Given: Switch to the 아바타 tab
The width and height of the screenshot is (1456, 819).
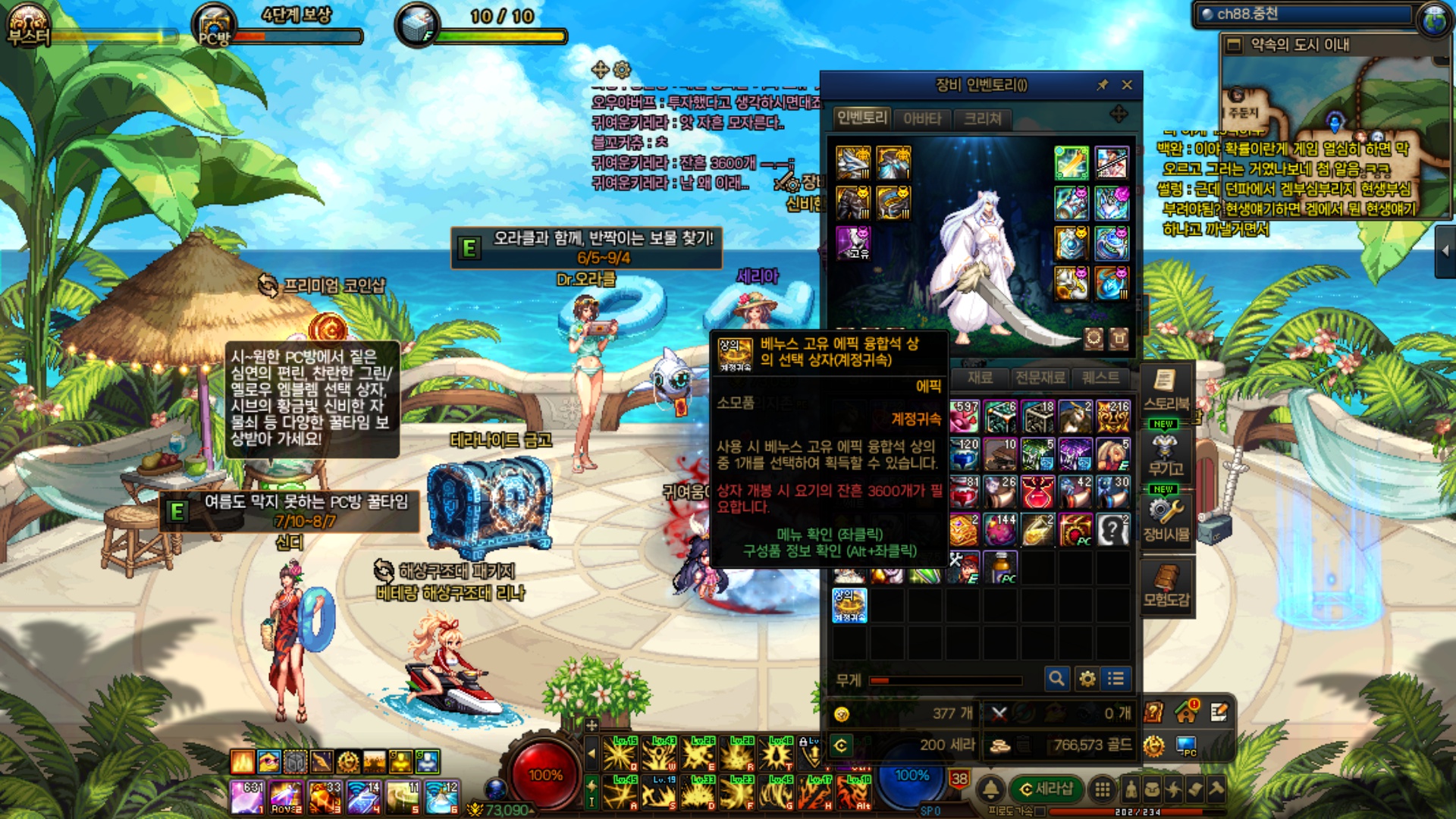Looking at the screenshot, I should pos(922,118).
